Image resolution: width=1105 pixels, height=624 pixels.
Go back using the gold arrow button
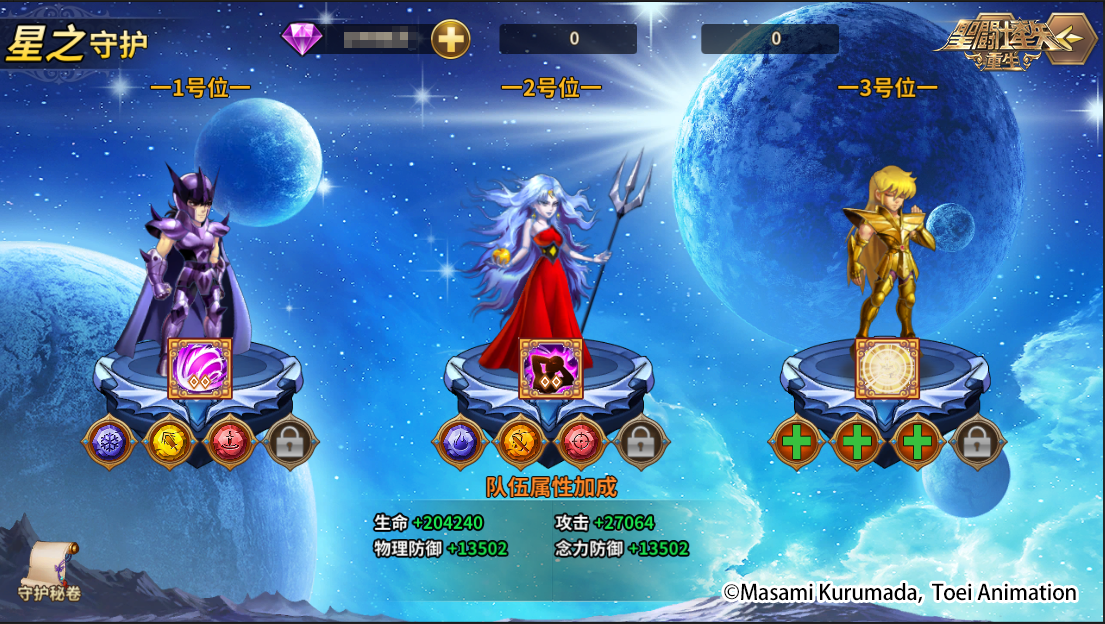[x=1069, y=39]
